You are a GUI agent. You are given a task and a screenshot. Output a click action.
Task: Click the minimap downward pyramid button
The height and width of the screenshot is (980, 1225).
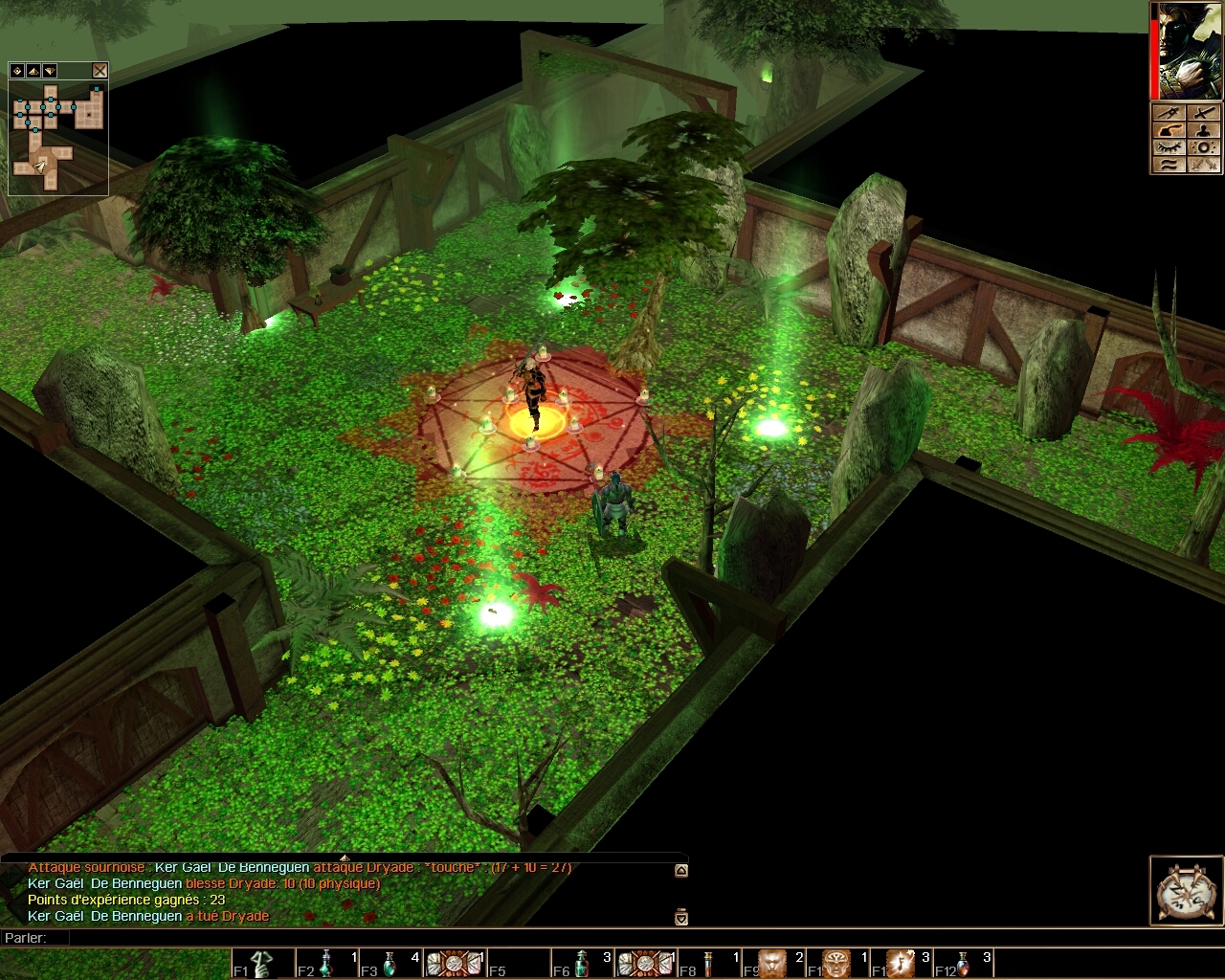click(50, 71)
